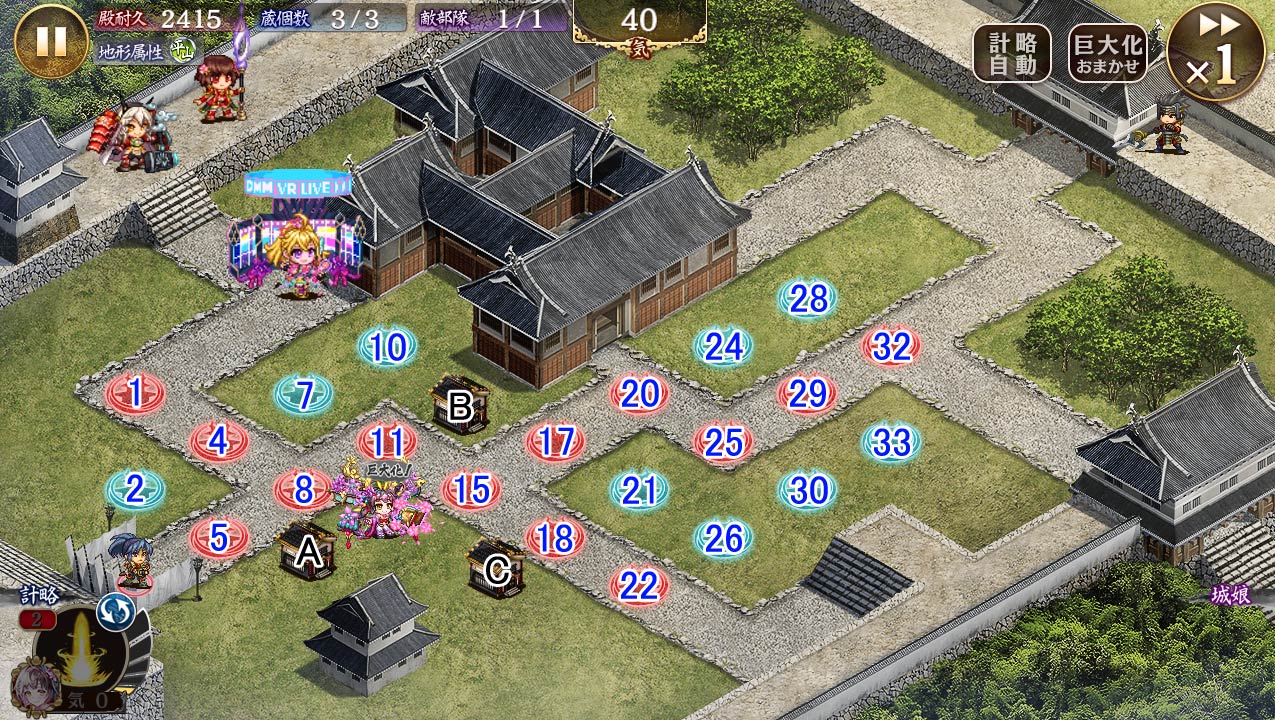Pause the battle with the pause button

click(51, 41)
